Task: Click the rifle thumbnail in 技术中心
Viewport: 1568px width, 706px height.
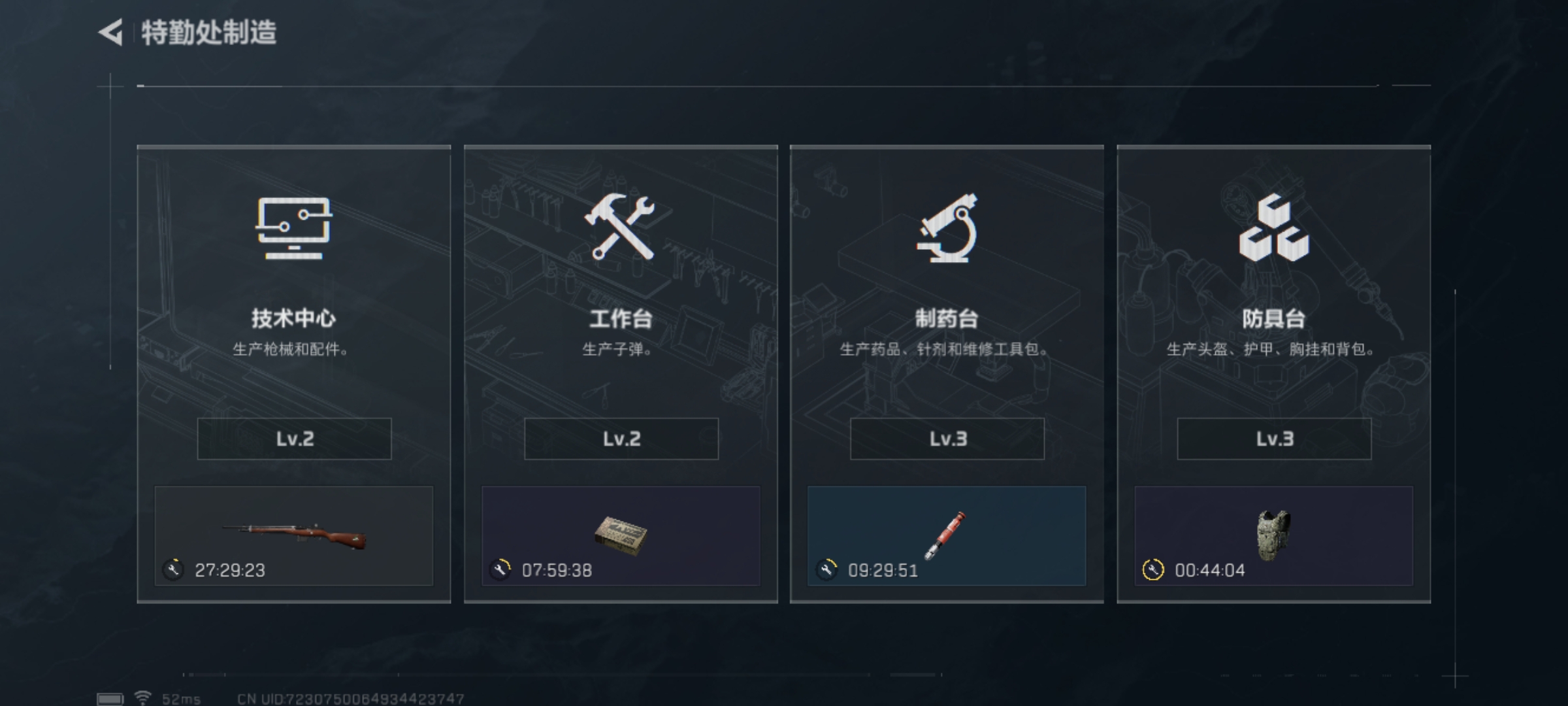Action: (293, 536)
